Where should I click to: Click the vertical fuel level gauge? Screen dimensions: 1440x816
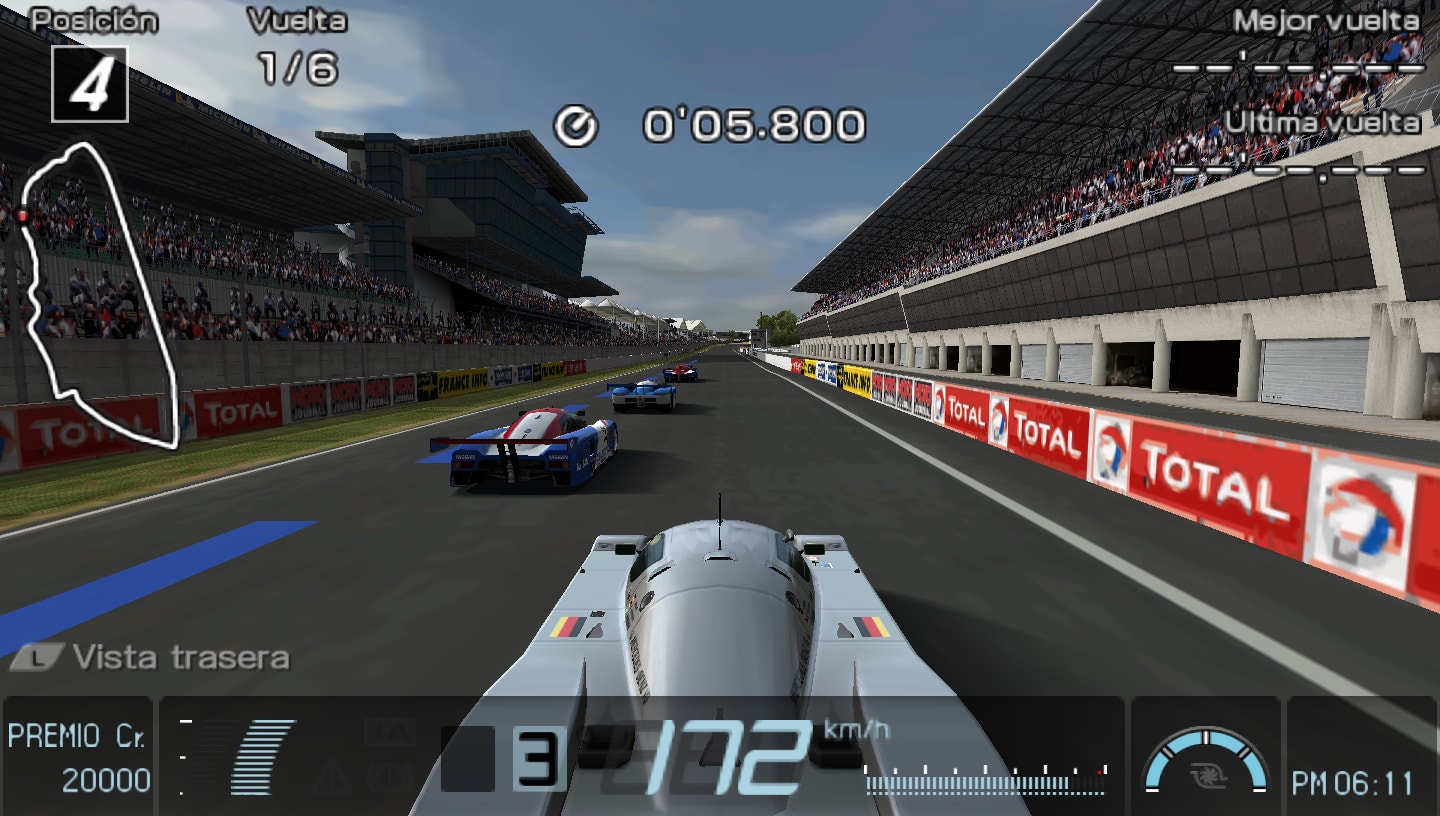(x=184, y=758)
